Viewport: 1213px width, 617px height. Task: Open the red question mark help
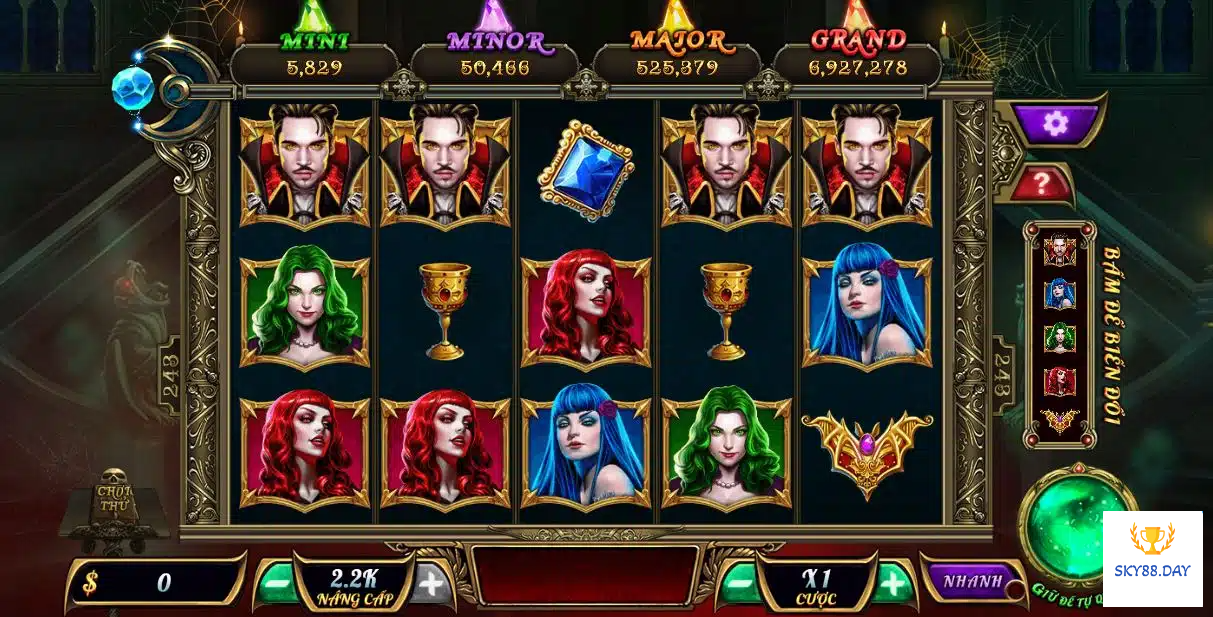click(1042, 183)
